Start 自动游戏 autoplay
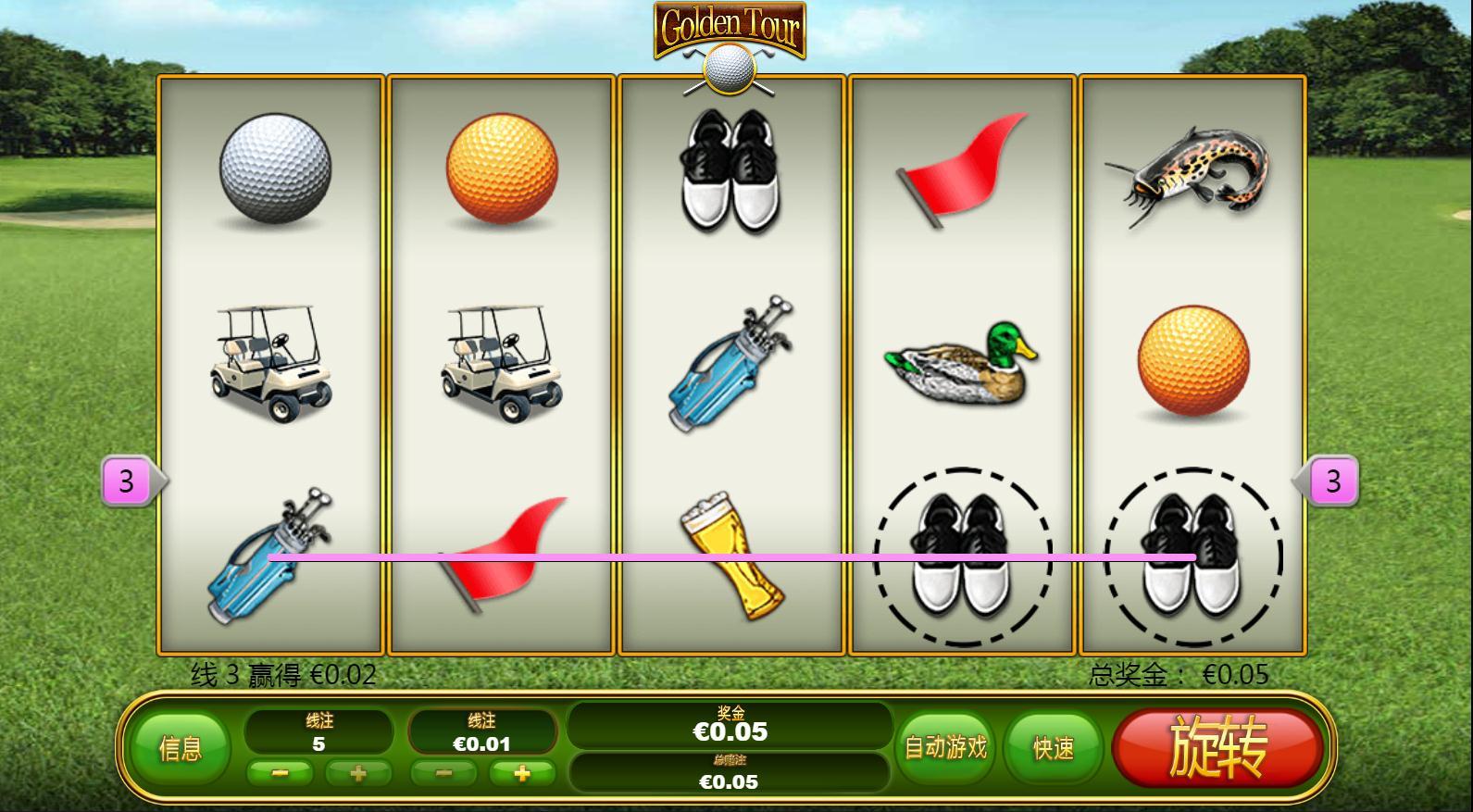 [945, 748]
